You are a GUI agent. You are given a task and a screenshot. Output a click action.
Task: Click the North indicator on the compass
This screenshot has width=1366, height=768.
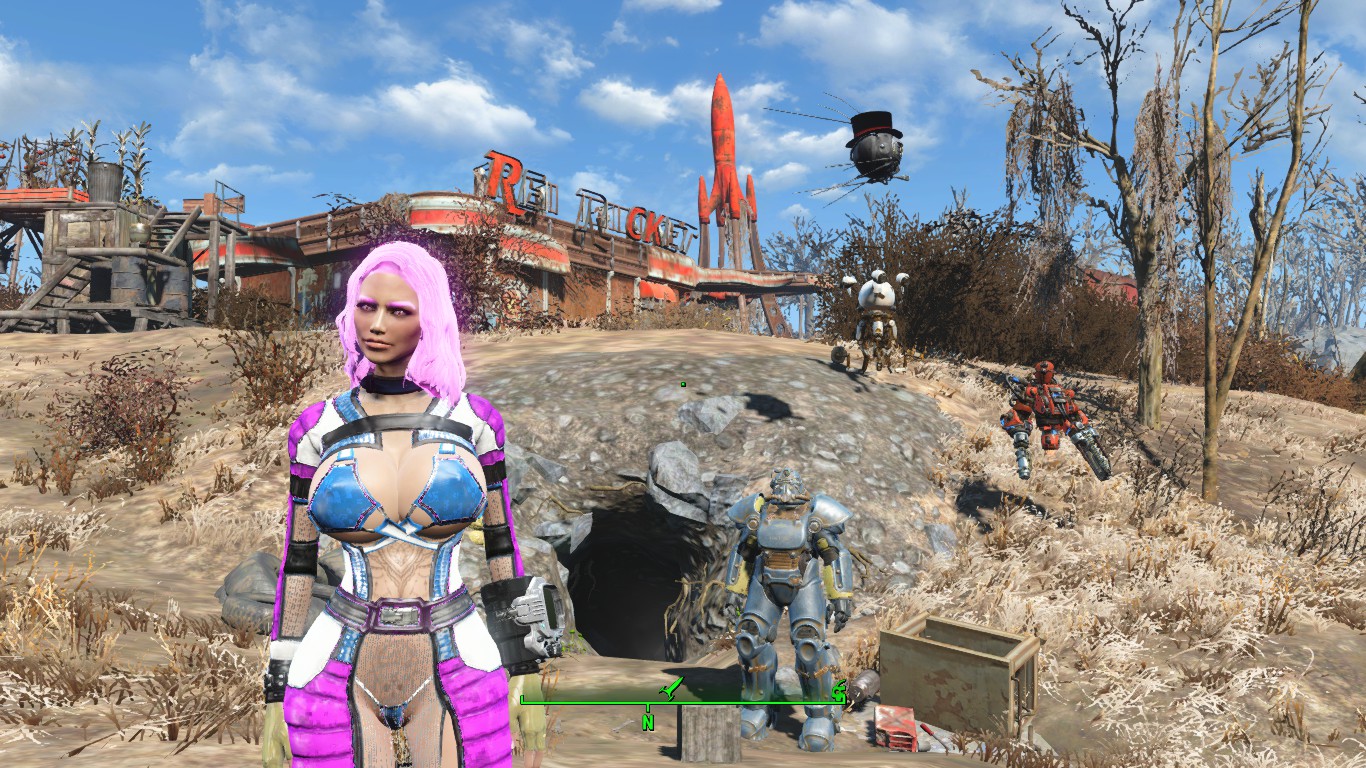click(x=648, y=720)
